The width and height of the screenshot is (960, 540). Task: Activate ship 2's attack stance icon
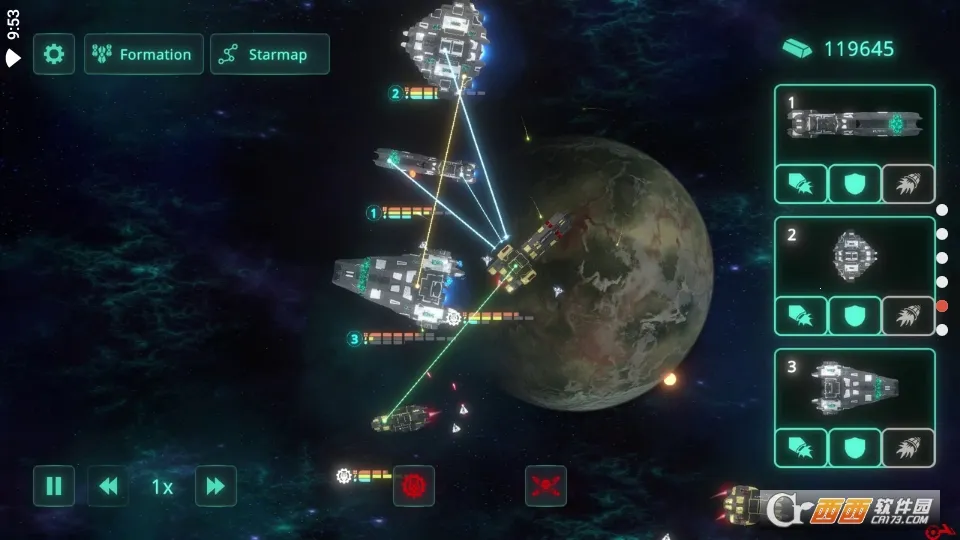pyautogui.click(x=801, y=316)
